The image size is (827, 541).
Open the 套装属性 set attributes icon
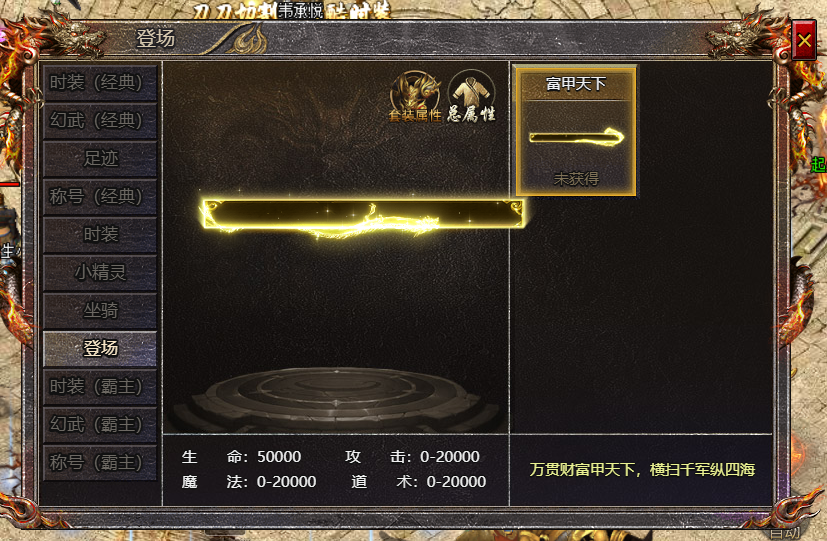coord(415,96)
